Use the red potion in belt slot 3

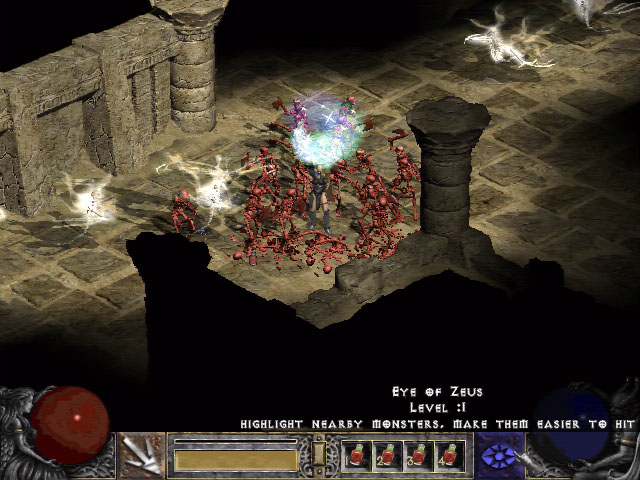417,456
